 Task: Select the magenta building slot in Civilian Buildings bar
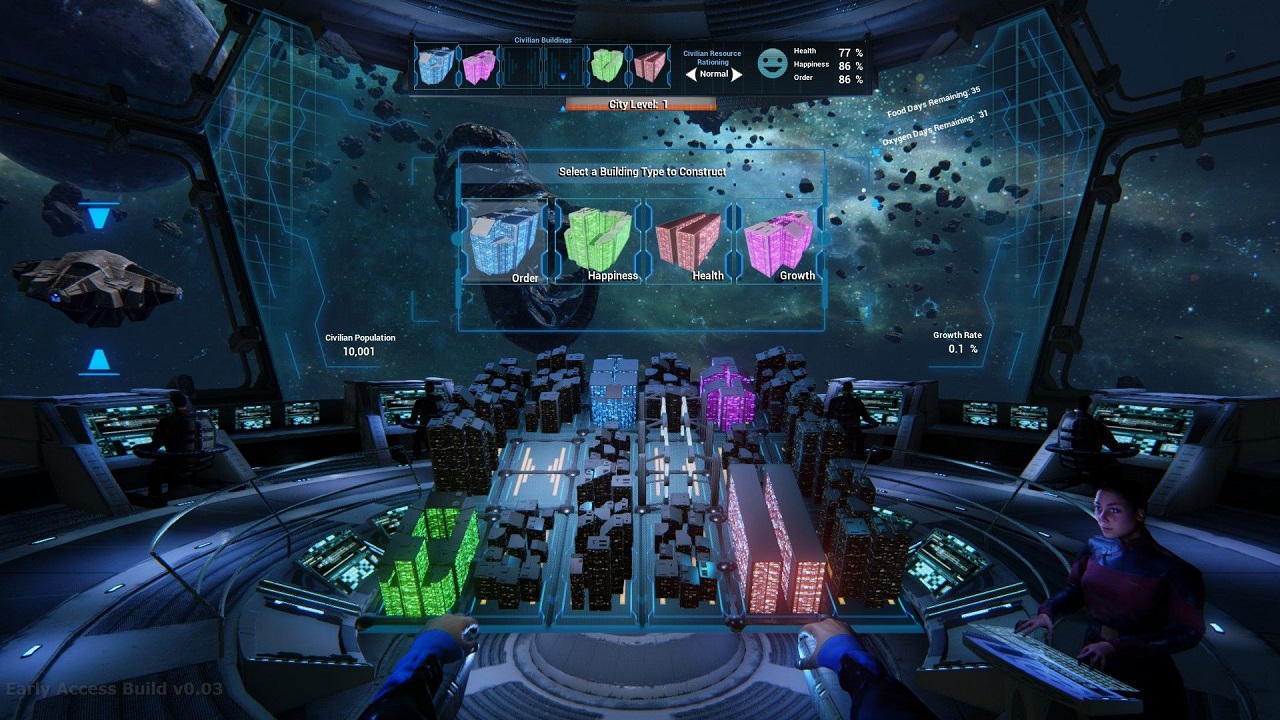pyautogui.click(x=478, y=66)
